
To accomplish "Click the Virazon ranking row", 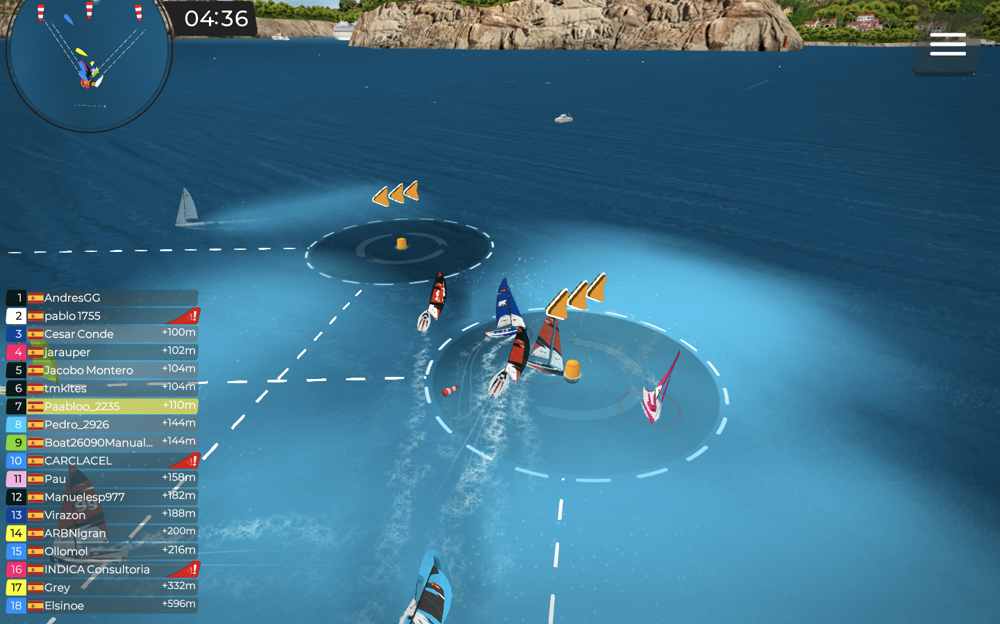I will tap(102, 515).
